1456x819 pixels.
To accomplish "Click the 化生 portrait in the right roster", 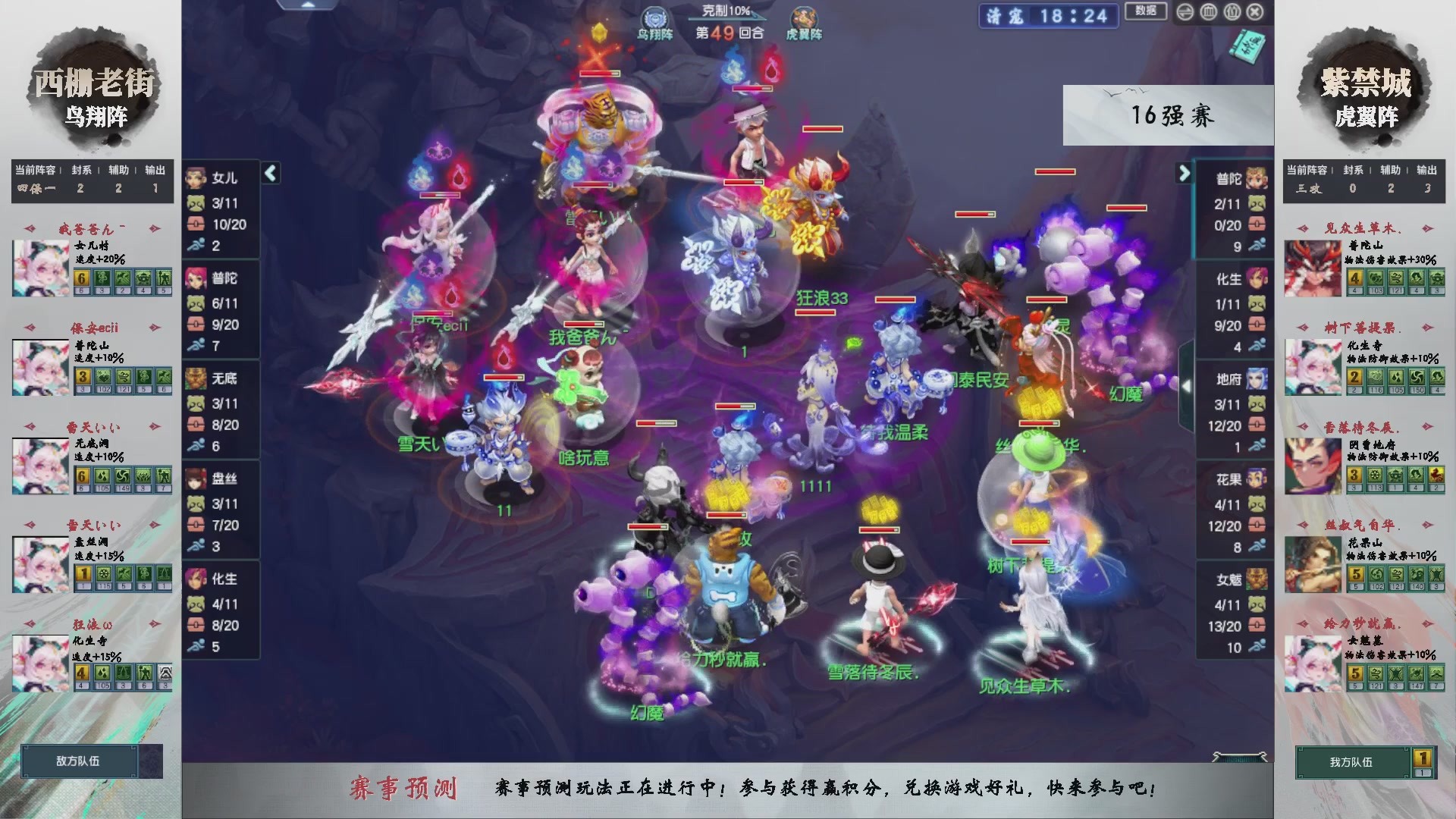I will pyautogui.click(x=1259, y=278).
